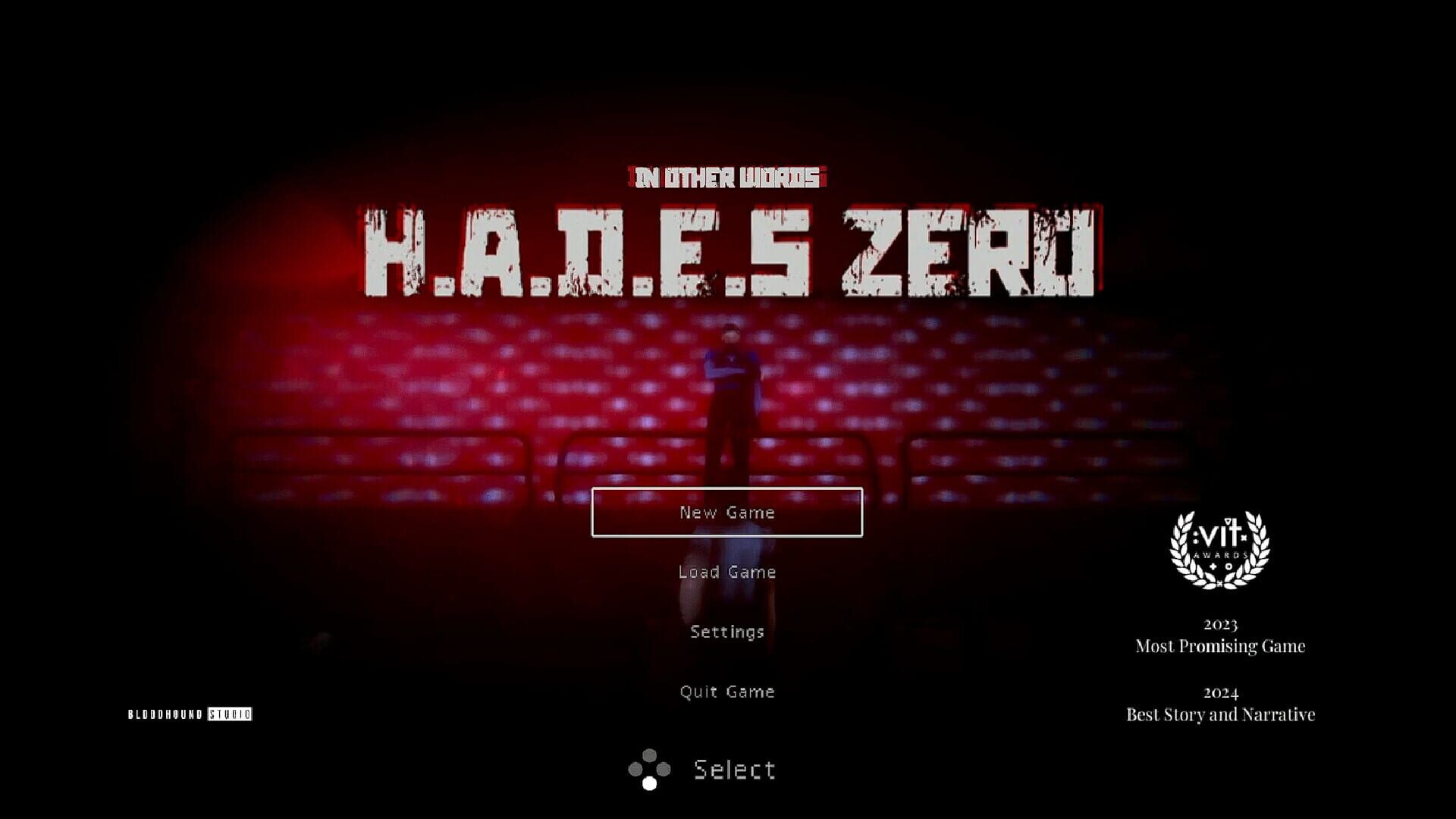Click the Bloodhound Studio logo
This screenshot has height=819, width=1456.
point(190,713)
